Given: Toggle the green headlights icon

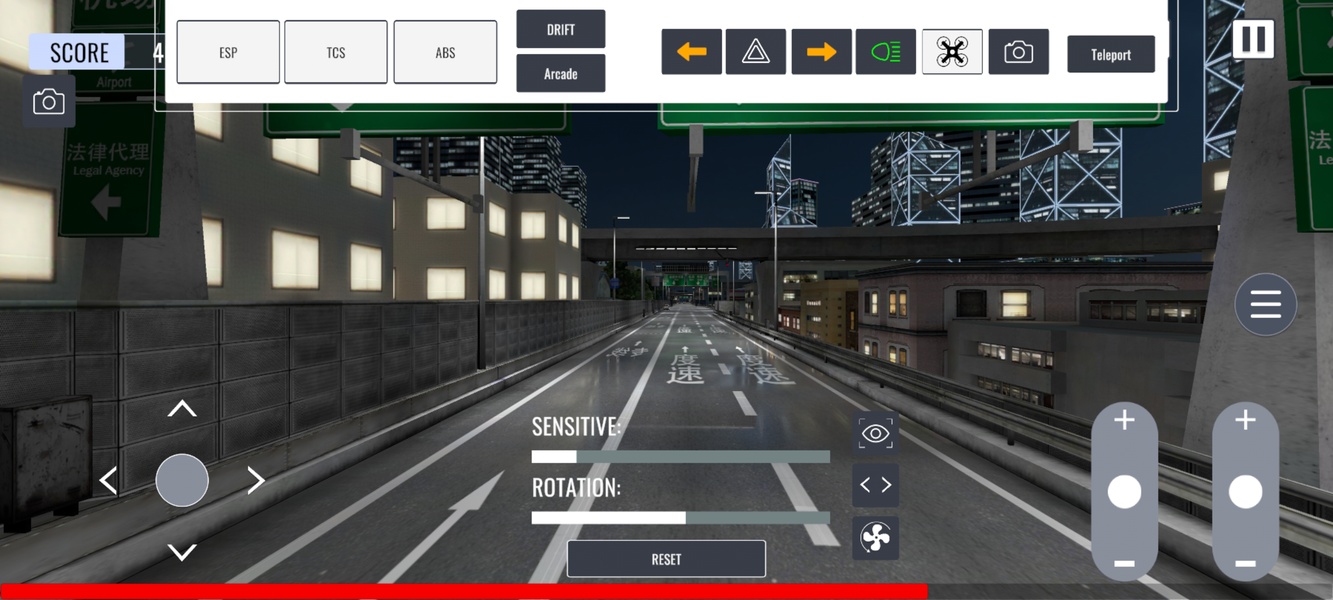Looking at the screenshot, I should coord(886,52).
